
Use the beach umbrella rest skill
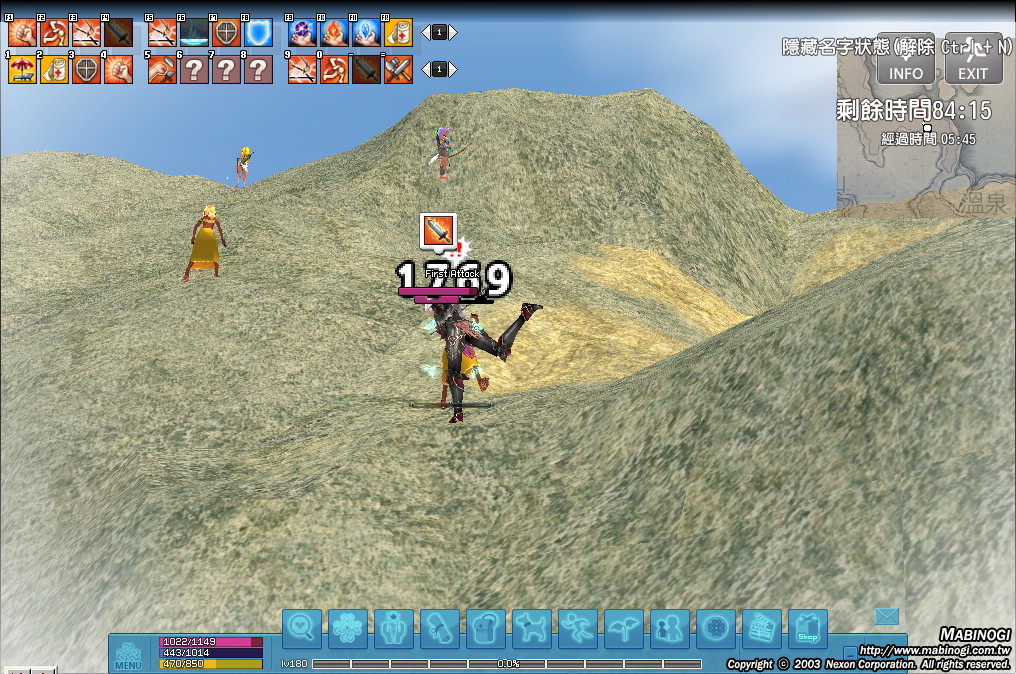click(x=22, y=69)
